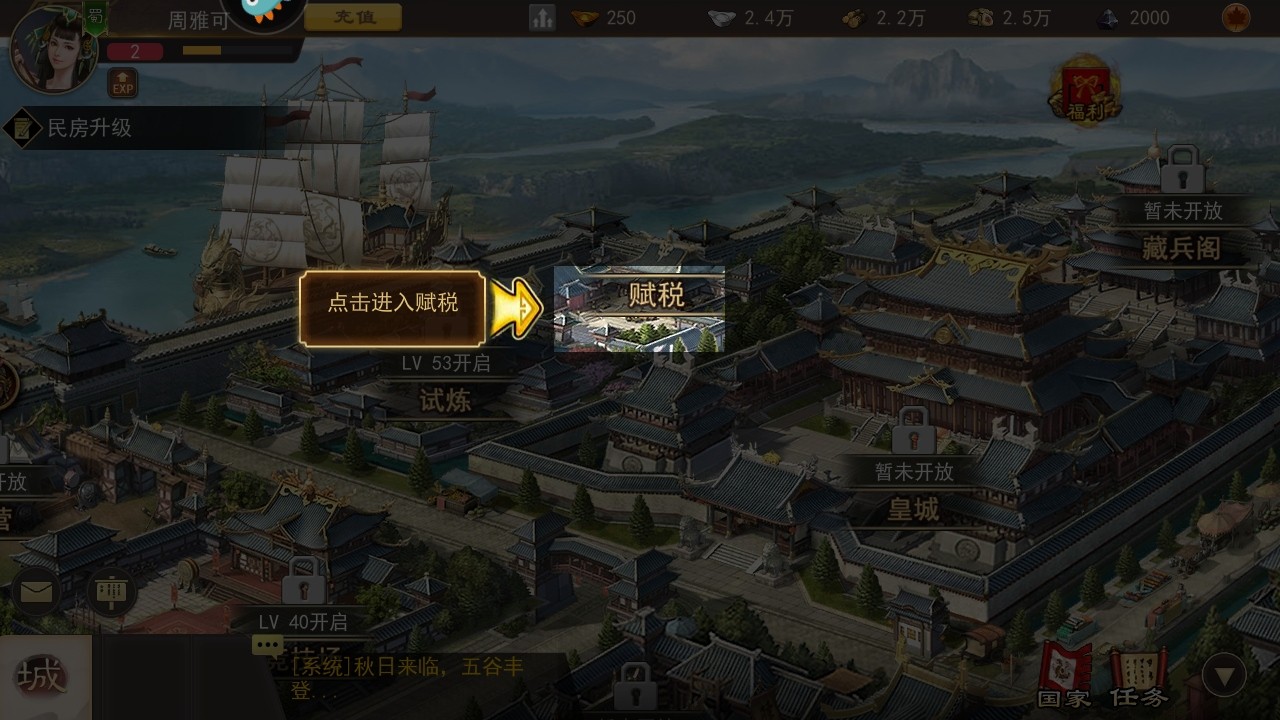Enter the highlighted 赋税 building
Screen dimensions: 1280x720
coord(640,309)
